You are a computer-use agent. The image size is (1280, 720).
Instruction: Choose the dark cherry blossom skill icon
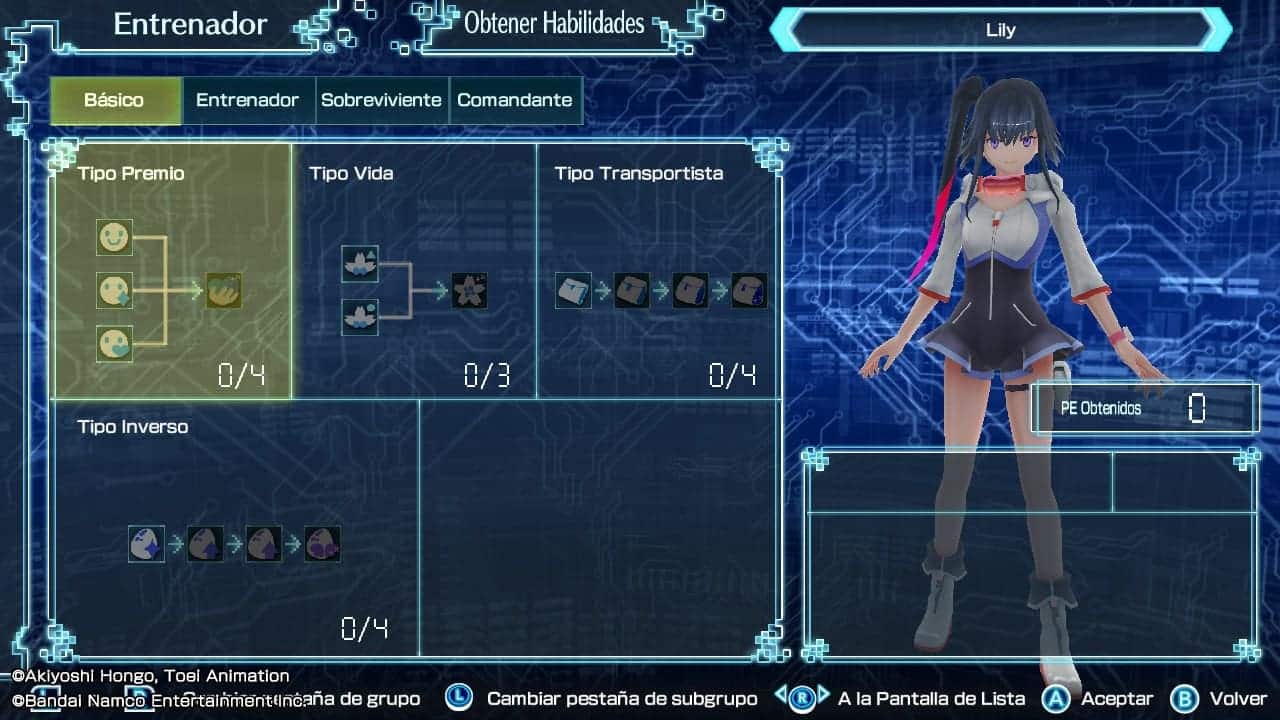point(469,291)
